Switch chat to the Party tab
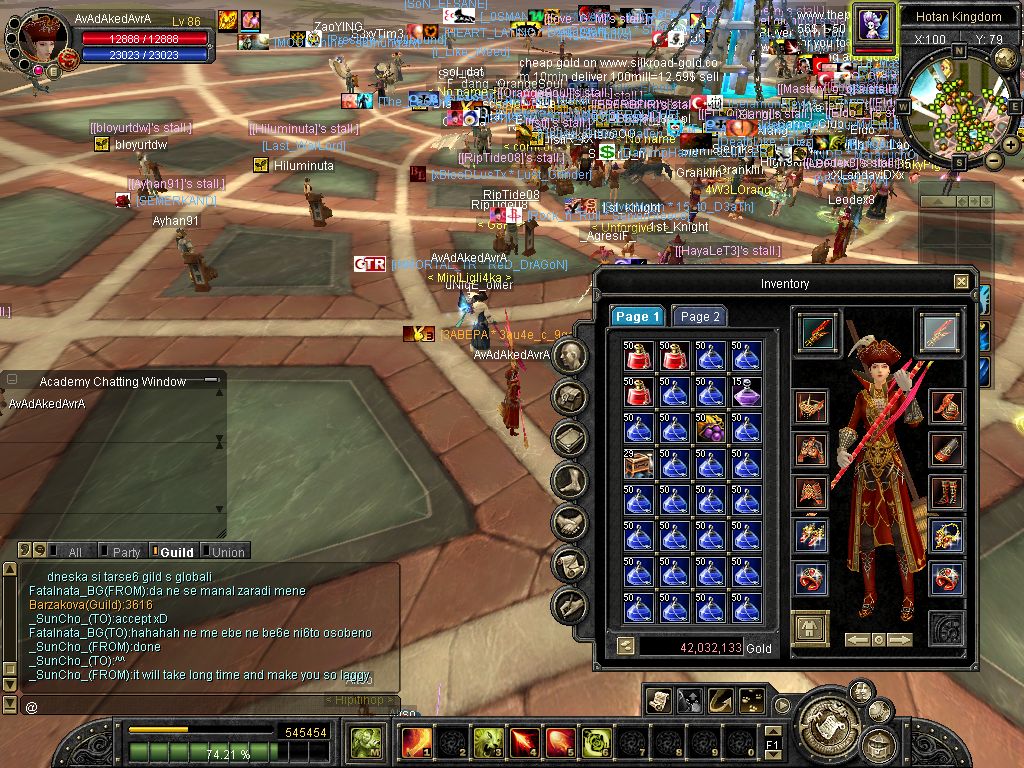Image resolution: width=1024 pixels, height=768 pixels. pos(125,552)
